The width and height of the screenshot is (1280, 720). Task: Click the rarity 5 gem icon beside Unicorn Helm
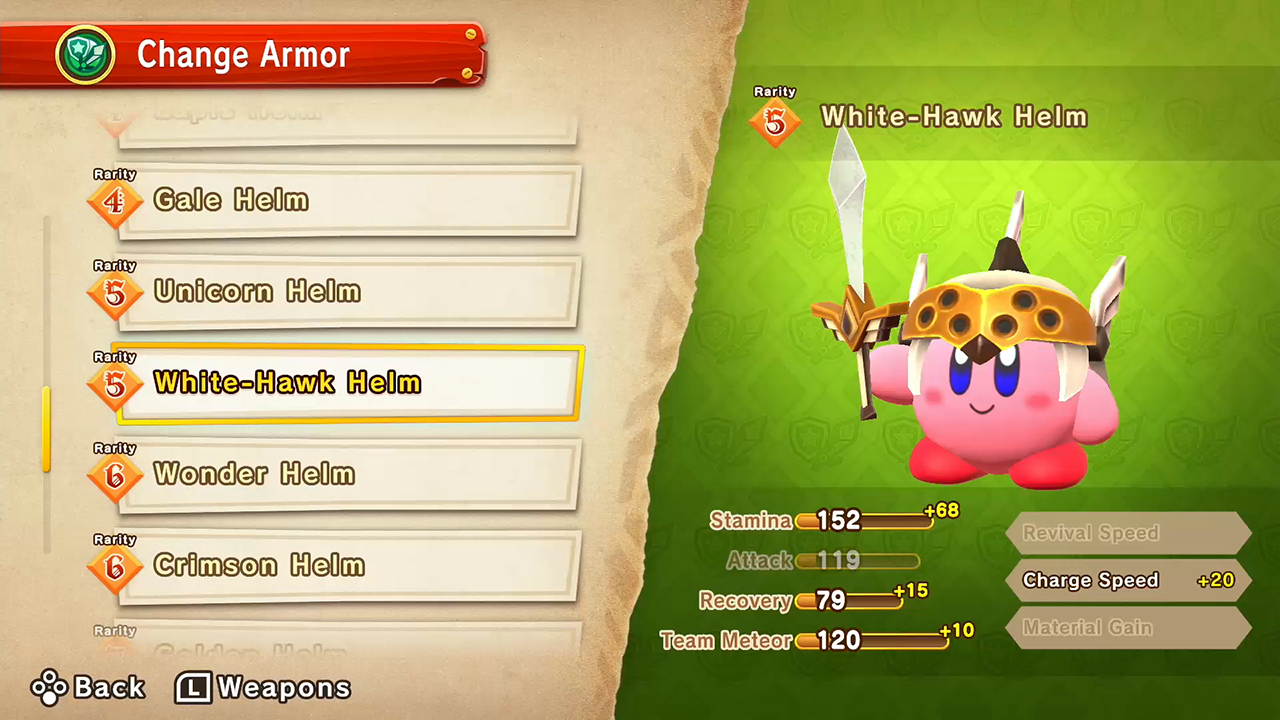114,290
